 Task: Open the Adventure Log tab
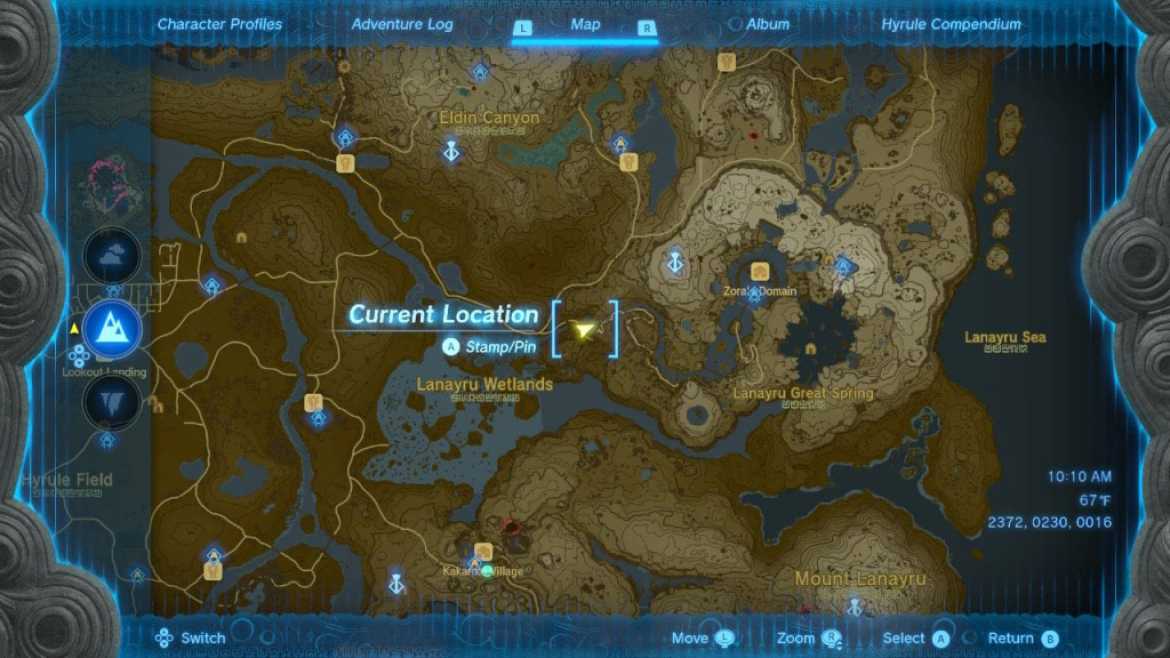[x=402, y=24]
